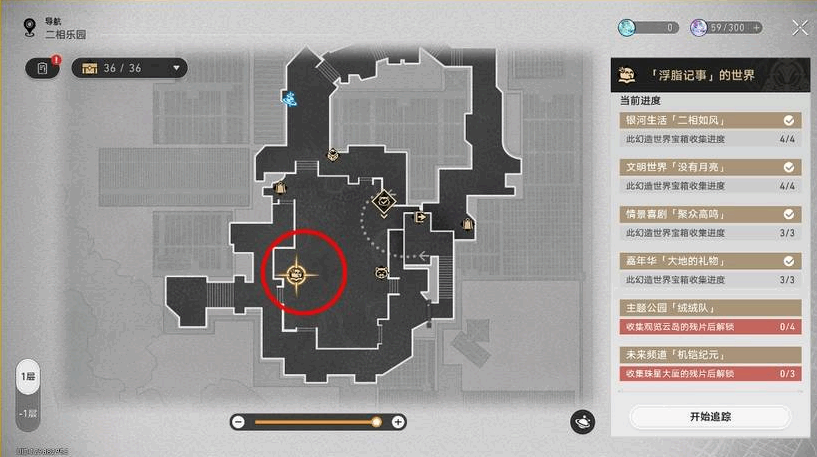This screenshot has height=457, width=817.
Task: Close the map screen
Action: tap(799, 28)
